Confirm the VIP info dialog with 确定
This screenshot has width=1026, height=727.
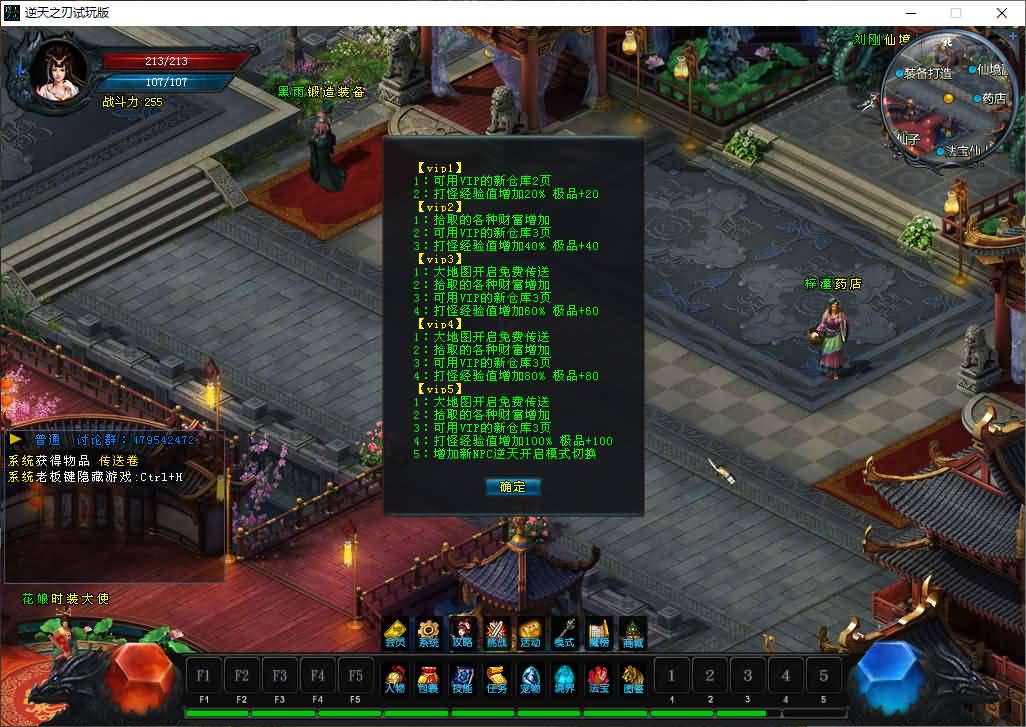click(x=512, y=487)
